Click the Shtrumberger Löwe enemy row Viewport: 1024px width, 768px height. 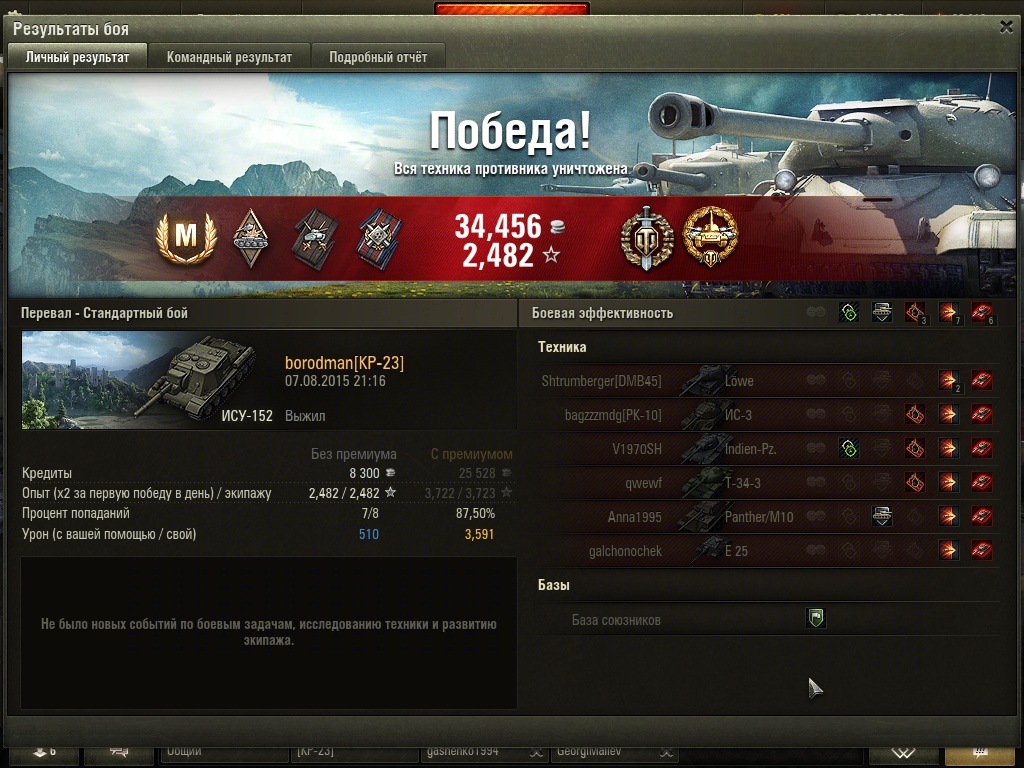point(767,381)
